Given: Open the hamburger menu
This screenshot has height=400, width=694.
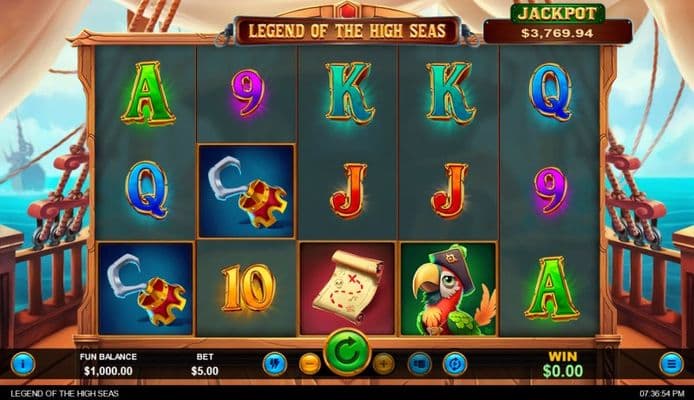Looking at the screenshot, I should 671,363.
